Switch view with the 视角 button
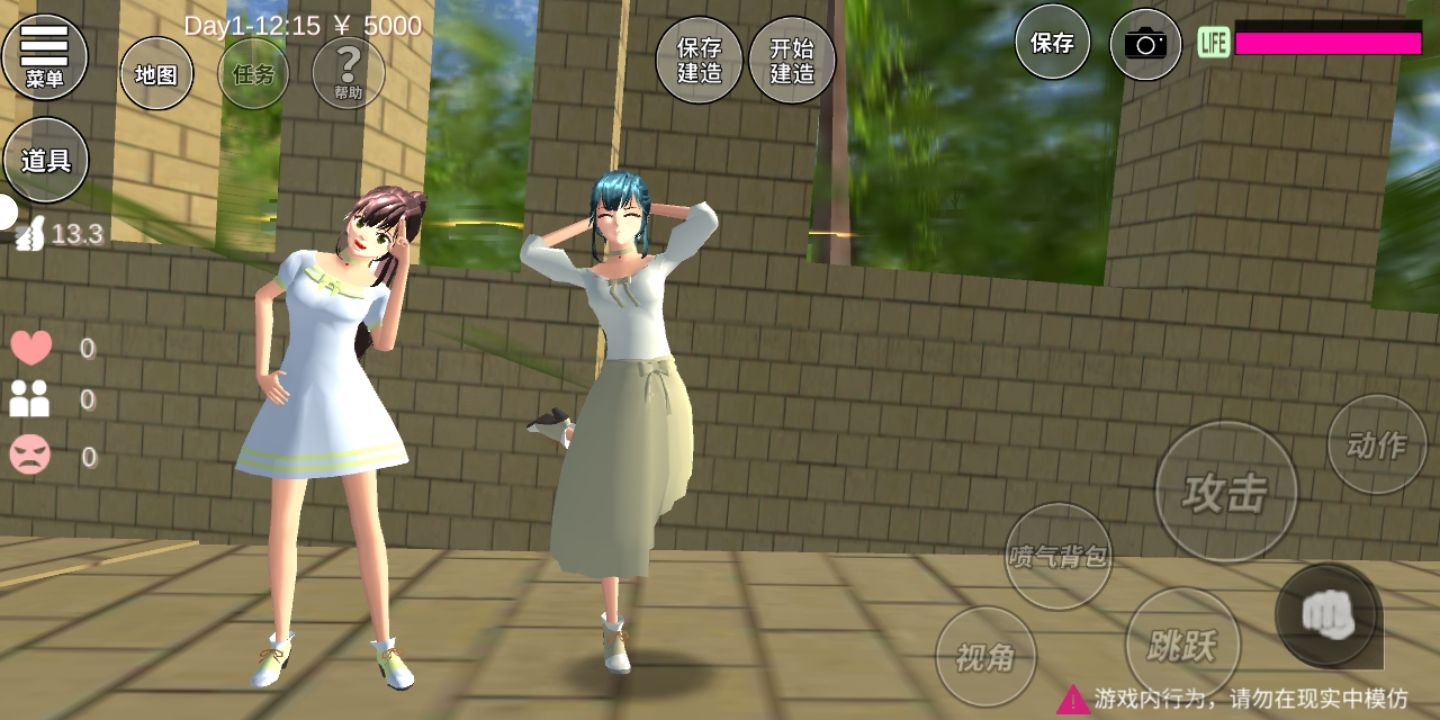The width and height of the screenshot is (1440, 720). pyautogui.click(x=985, y=657)
